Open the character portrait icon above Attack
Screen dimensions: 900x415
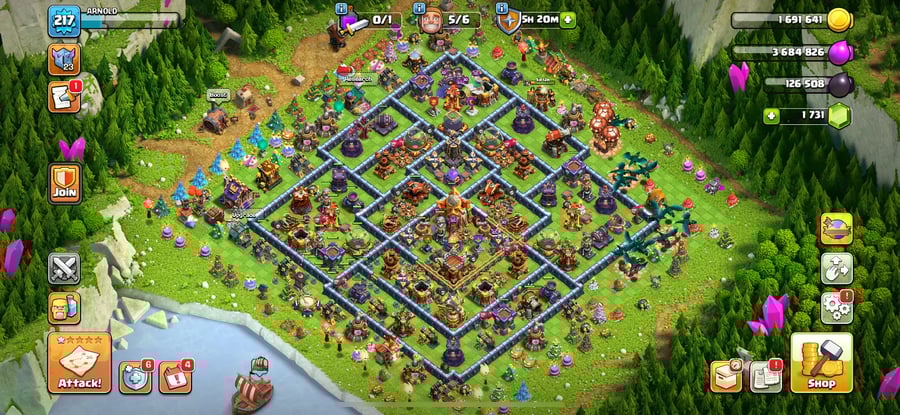click(x=64, y=306)
